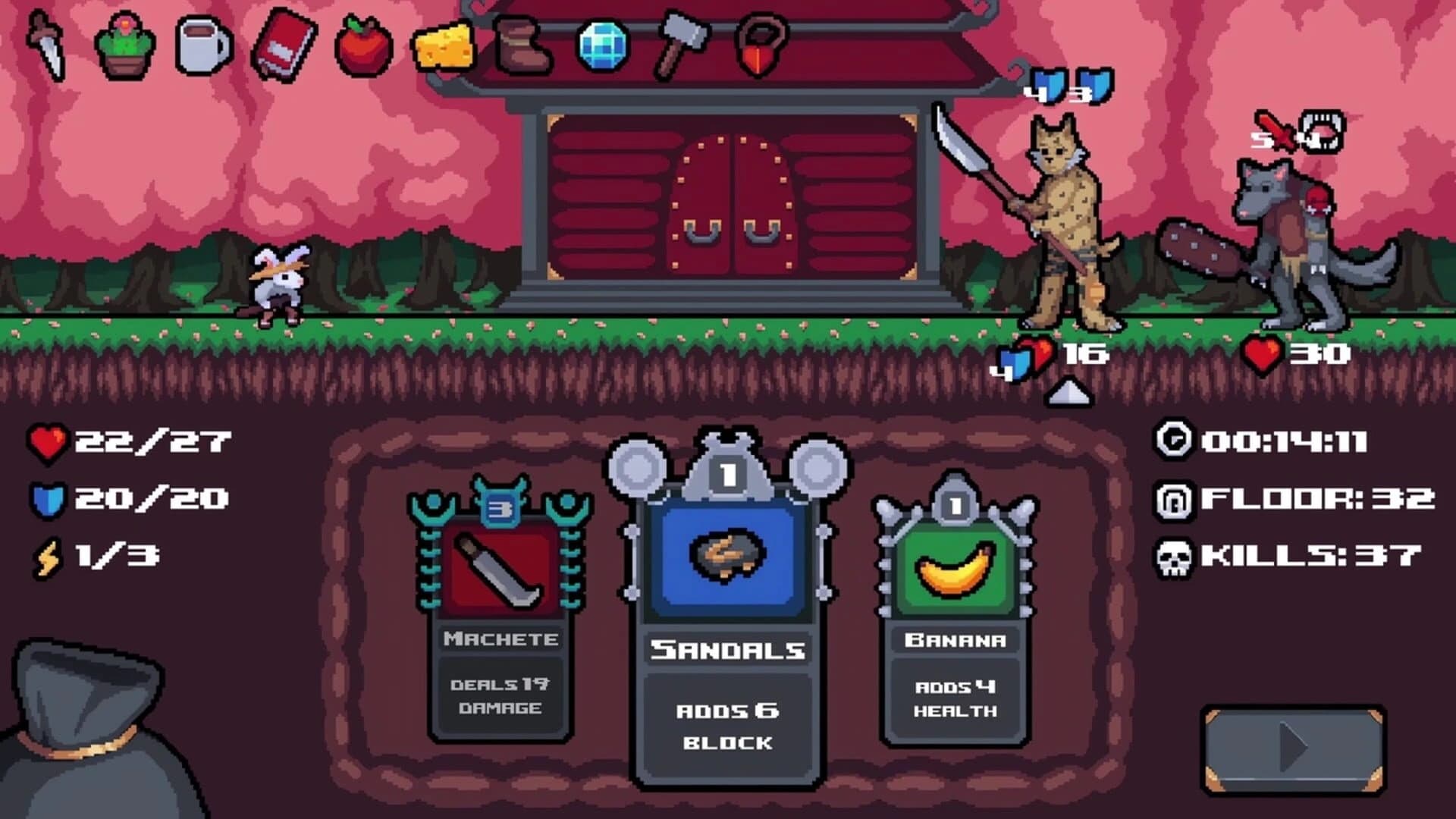The image size is (1456, 819).
Task: Click the white triangle under the wolf enemy
Action: 1070,393
